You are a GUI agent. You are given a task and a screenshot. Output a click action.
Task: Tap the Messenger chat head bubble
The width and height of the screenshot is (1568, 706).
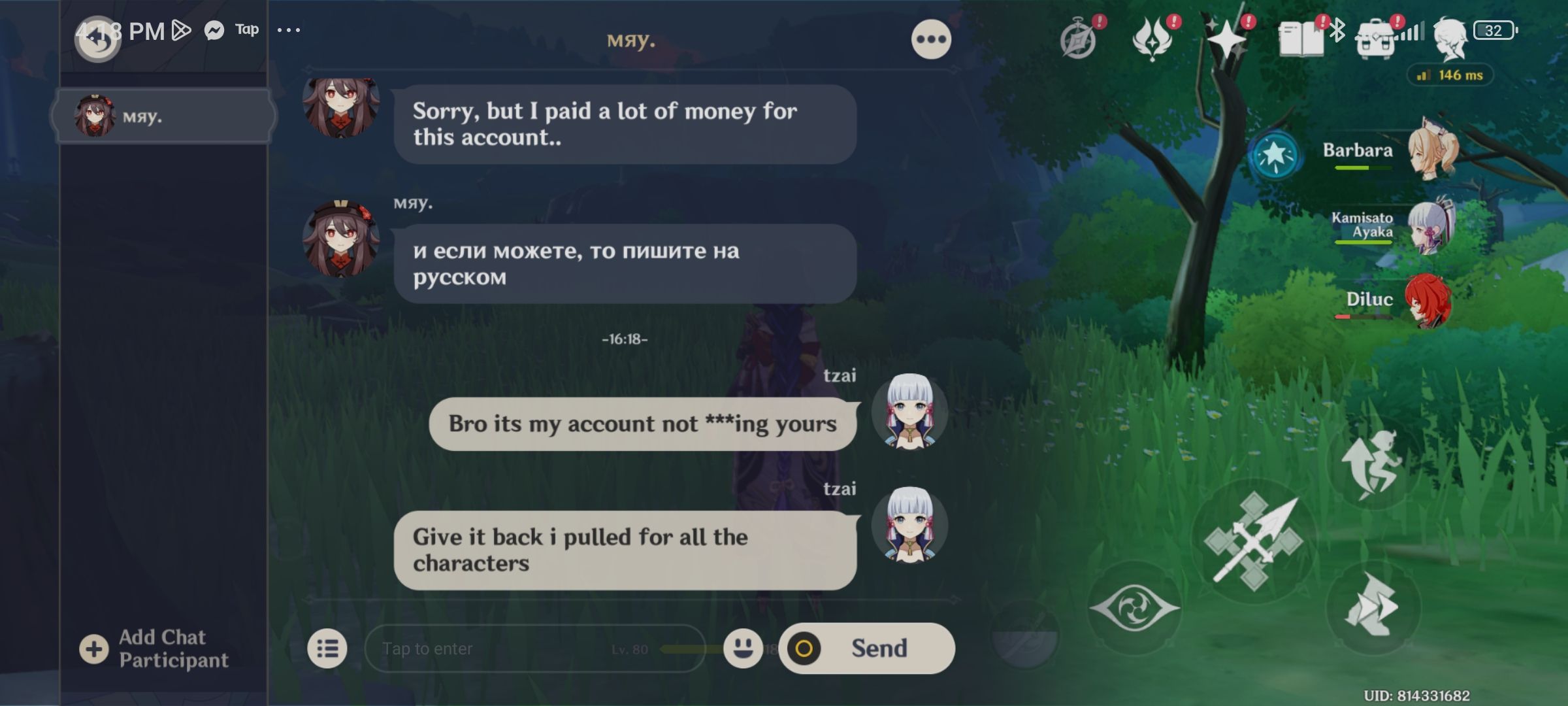(216, 29)
